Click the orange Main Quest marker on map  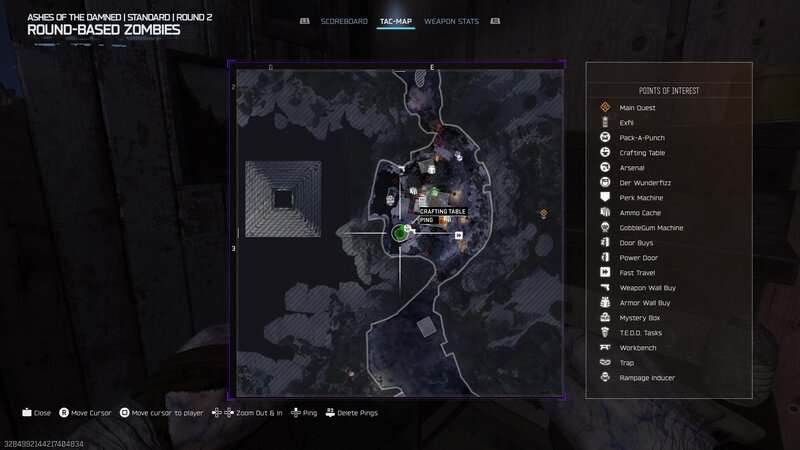point(544,213)
